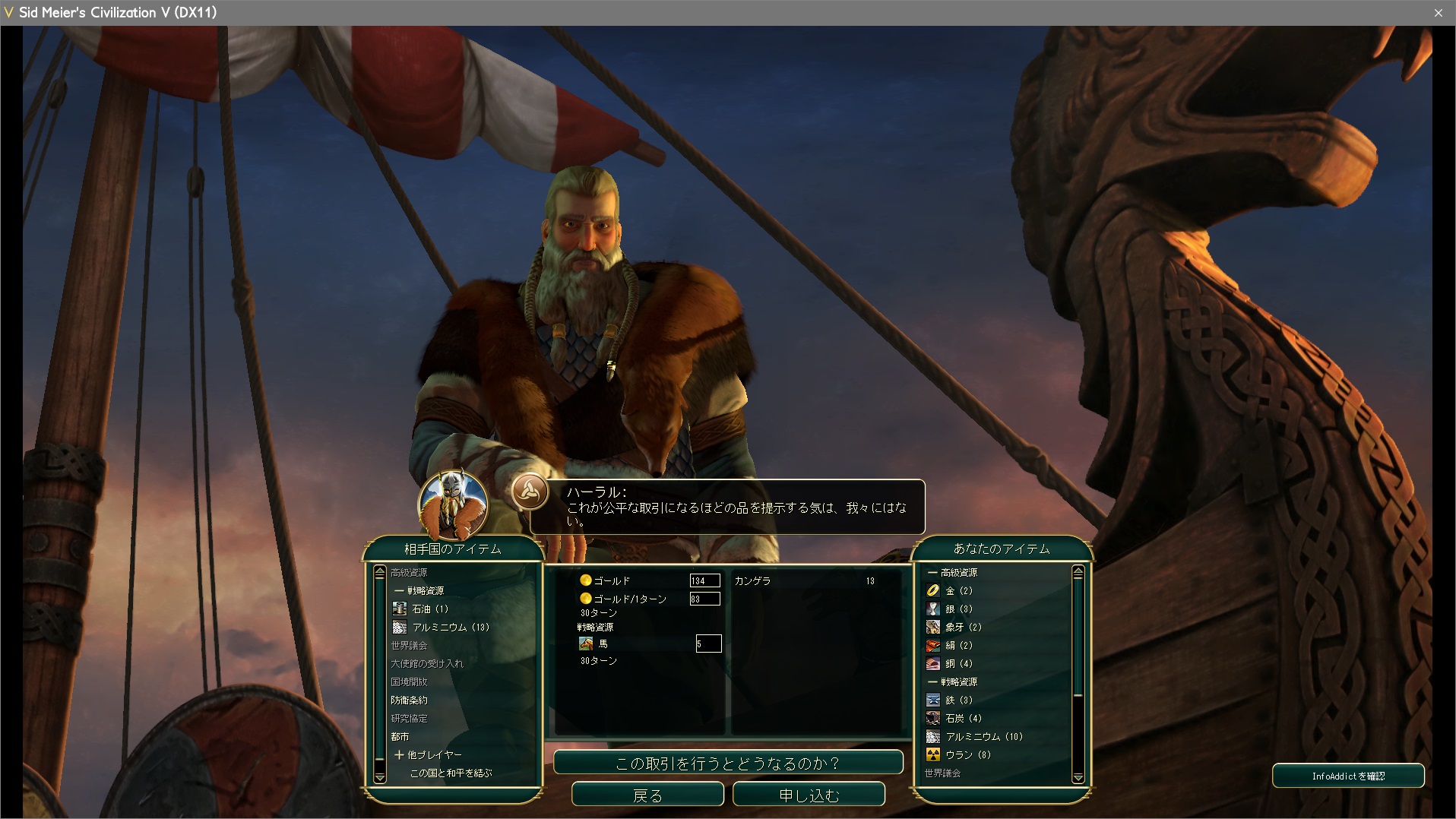The image size is (1456, 819).
Task: Offer your 象牙 (2) resource
Action: [963, 627]
